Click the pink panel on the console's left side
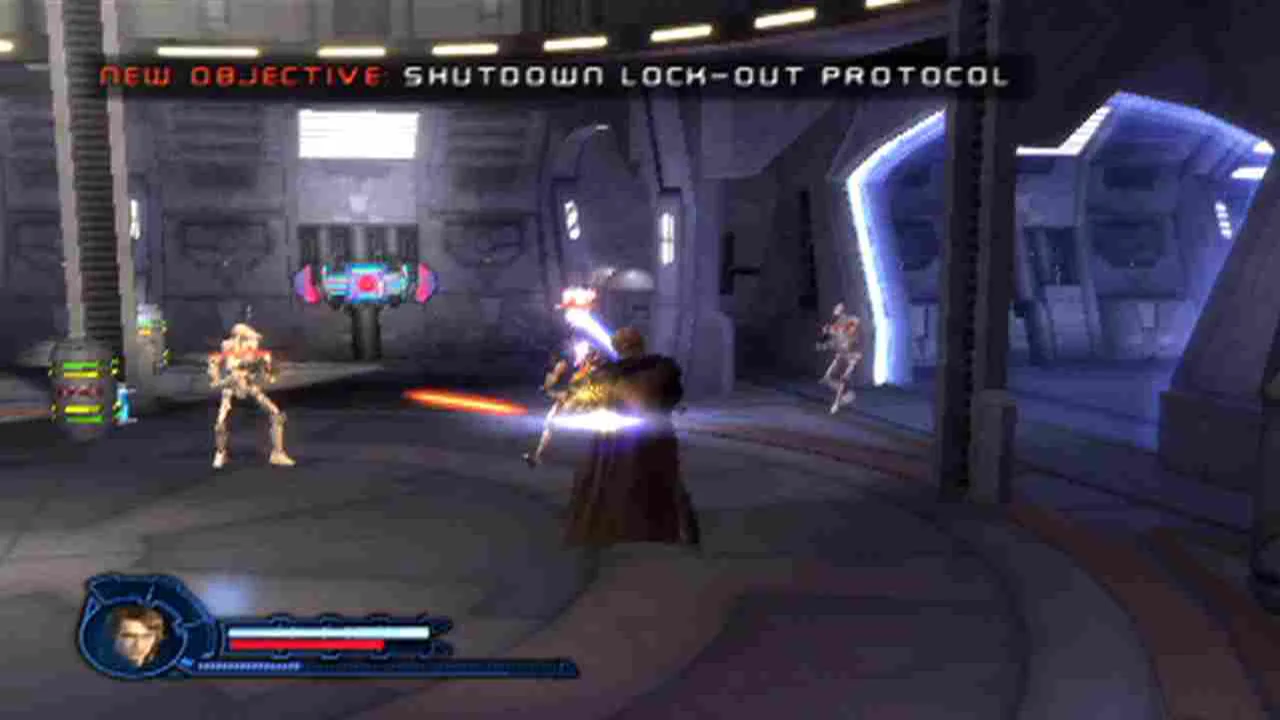 click(311, 283)
